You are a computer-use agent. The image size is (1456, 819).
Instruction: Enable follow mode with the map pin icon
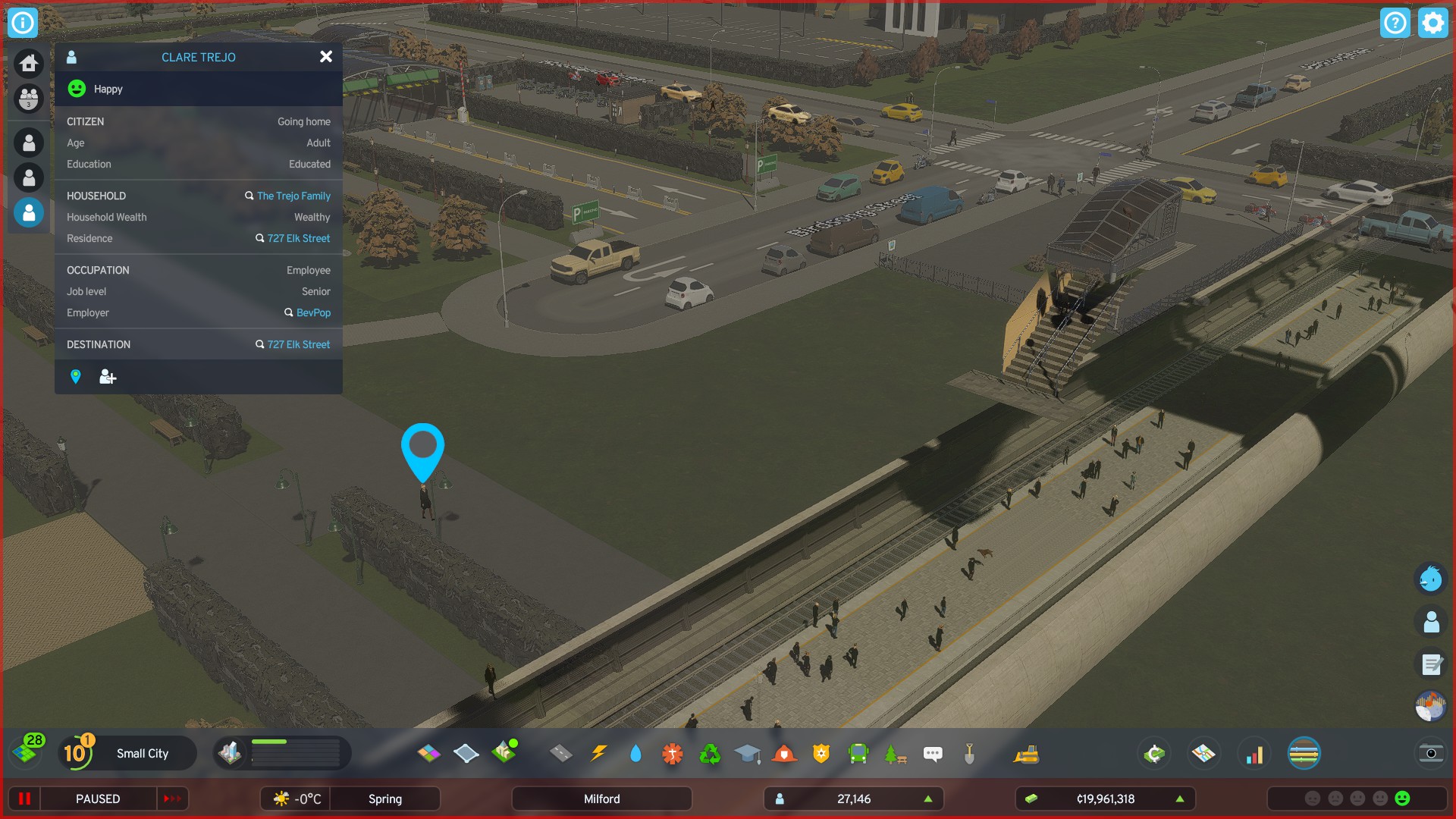[76, 376]
